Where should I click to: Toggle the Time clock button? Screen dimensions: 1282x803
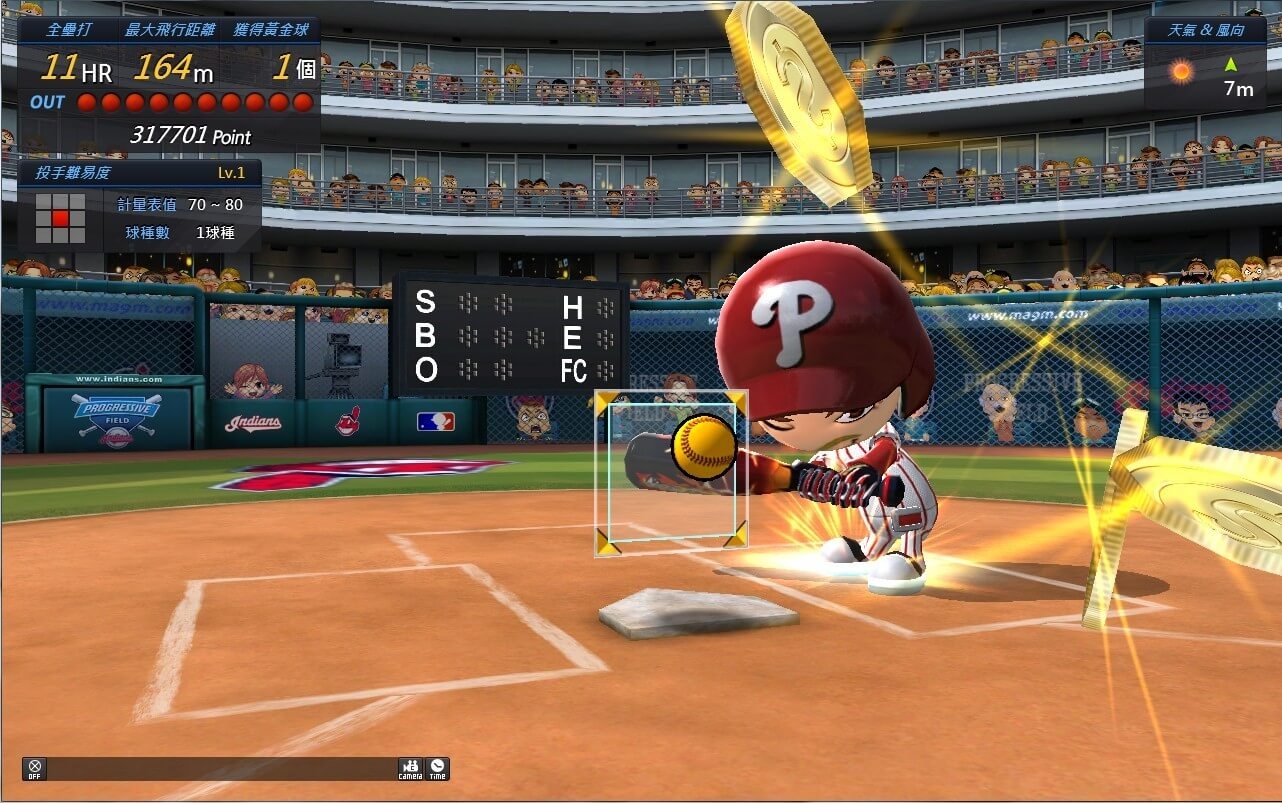click(437, 769)
